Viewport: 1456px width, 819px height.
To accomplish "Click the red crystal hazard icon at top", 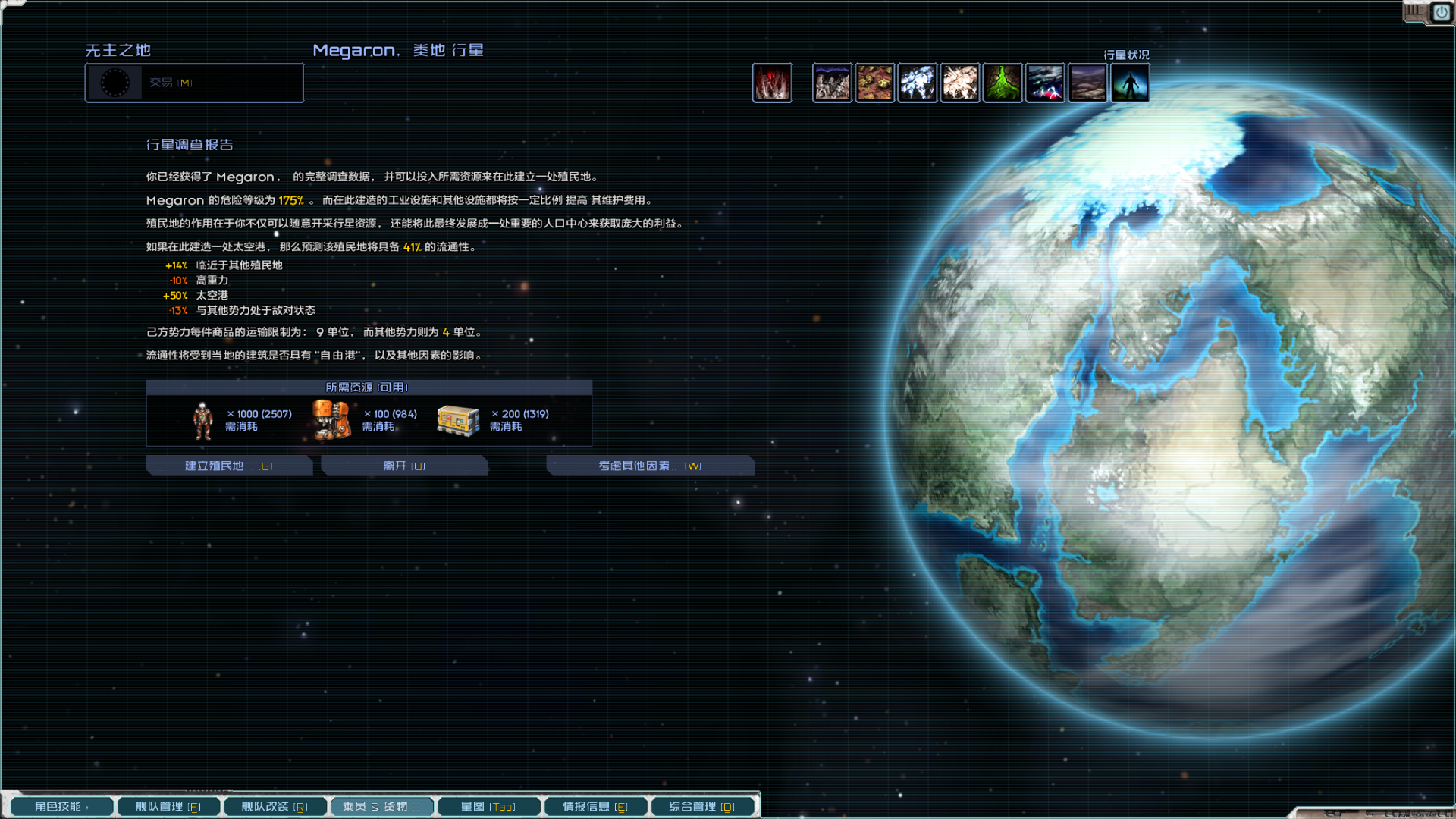I will [772, 83].
